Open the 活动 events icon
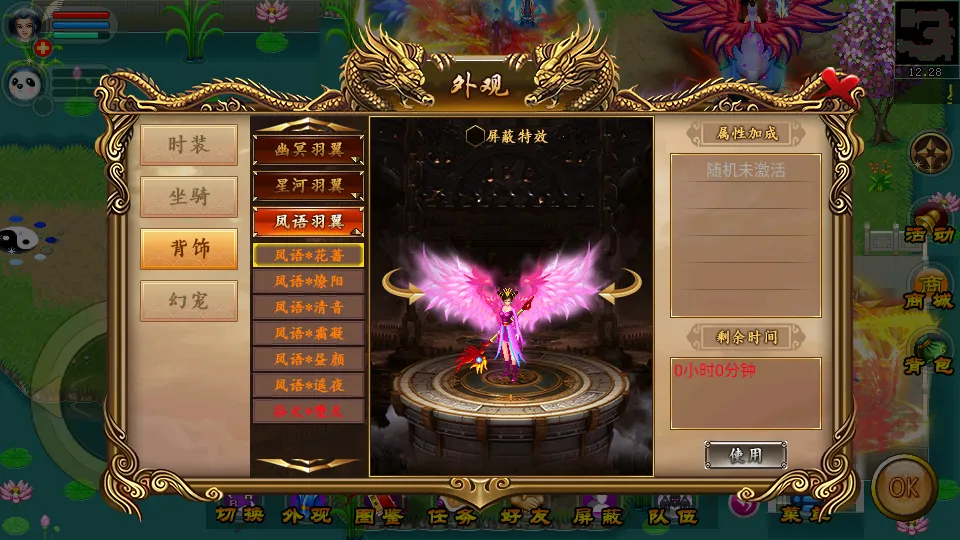This screenshot has height=540, width=960. point(928,222)
